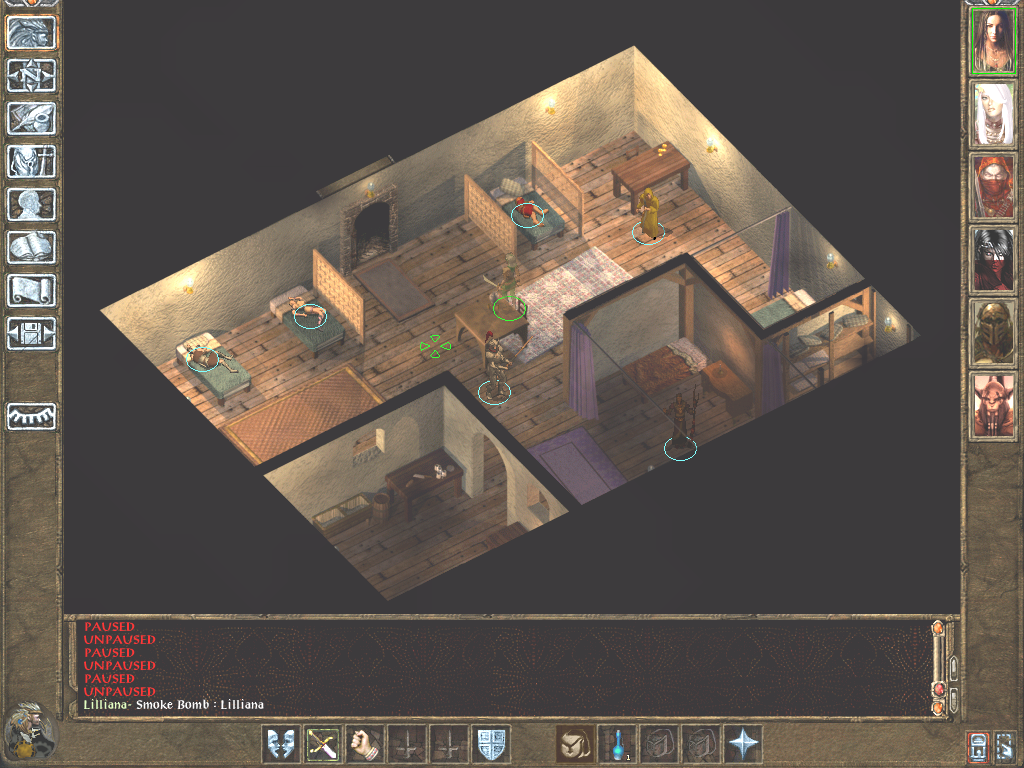Screen dimensions: 1024x768
Task: Open the options via the floppy disk button
Action: (32, 333)
